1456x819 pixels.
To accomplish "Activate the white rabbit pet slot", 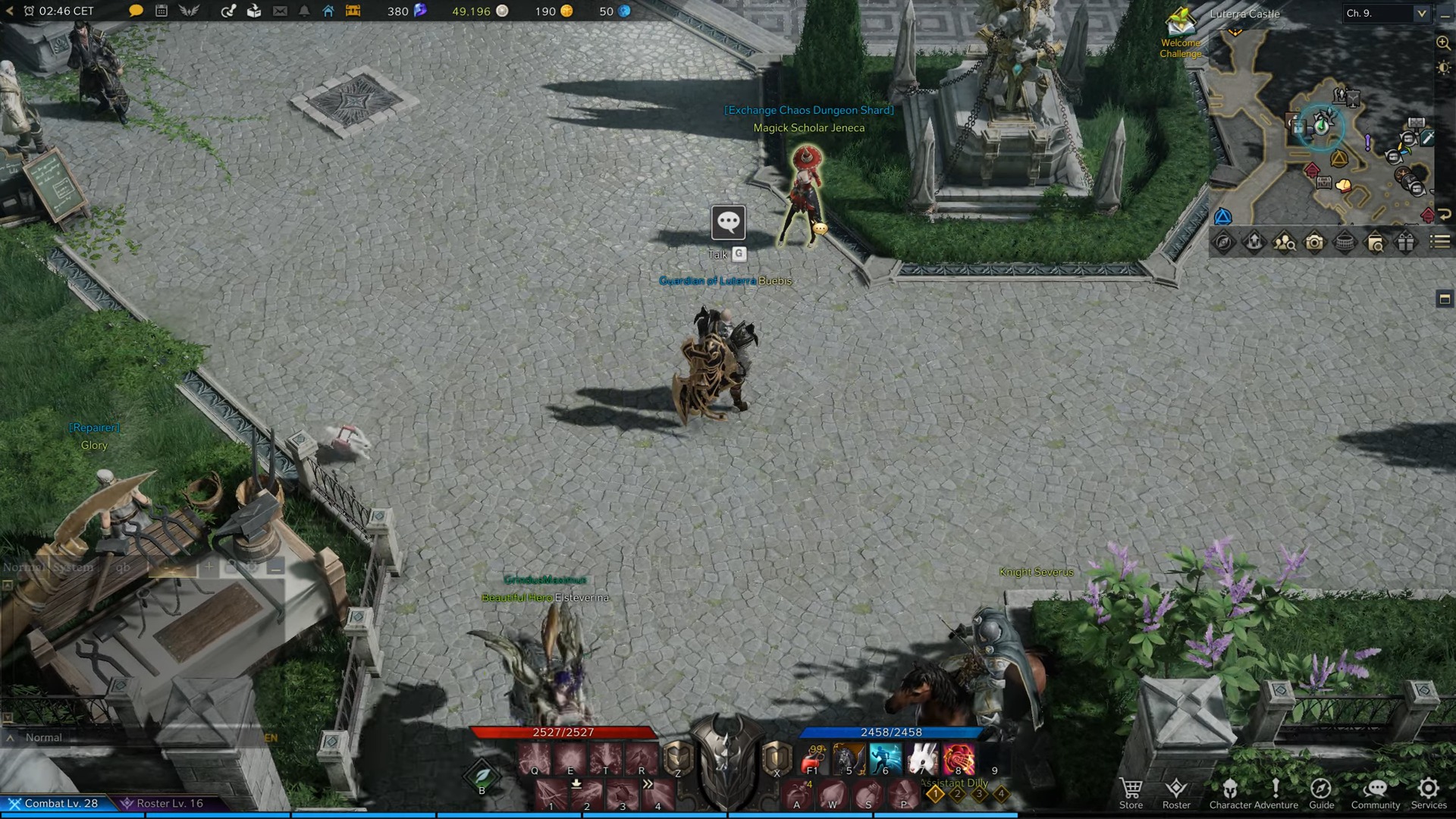I will [x=922, y=758].
